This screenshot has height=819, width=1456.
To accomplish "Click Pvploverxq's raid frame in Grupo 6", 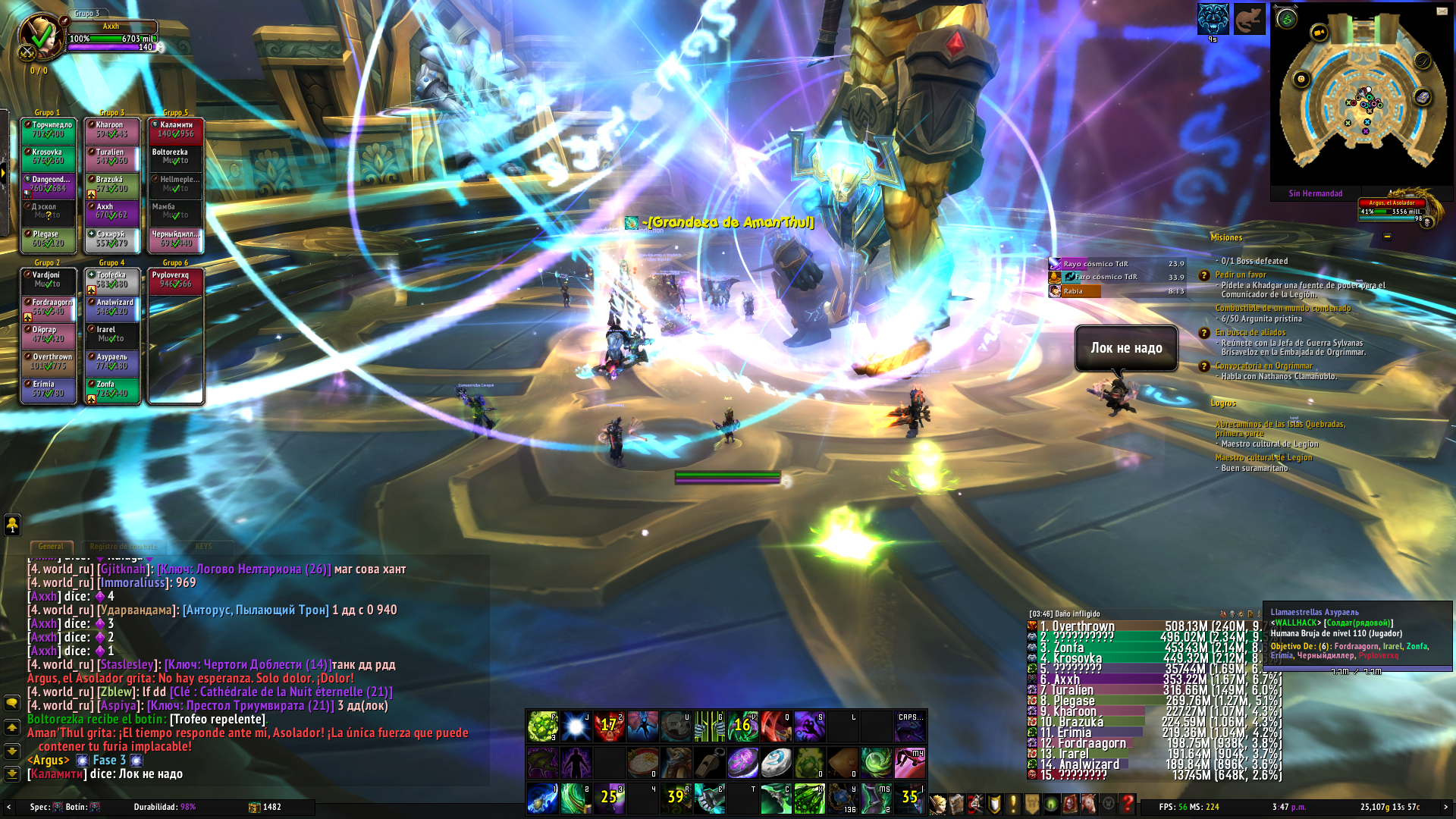I will tap(176, 280).
